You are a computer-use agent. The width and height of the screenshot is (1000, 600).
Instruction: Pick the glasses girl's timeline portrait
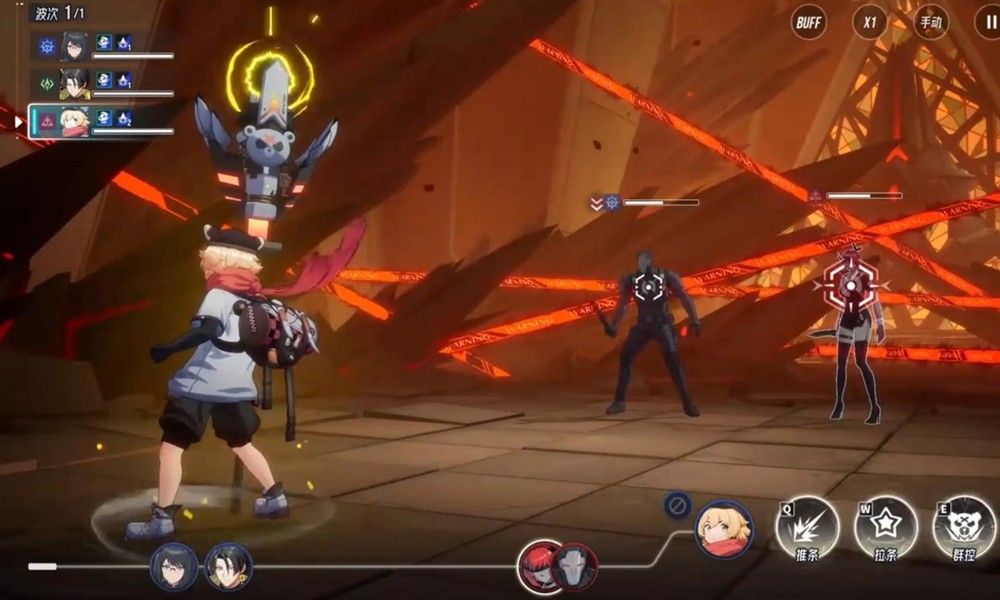coord(174,567)
